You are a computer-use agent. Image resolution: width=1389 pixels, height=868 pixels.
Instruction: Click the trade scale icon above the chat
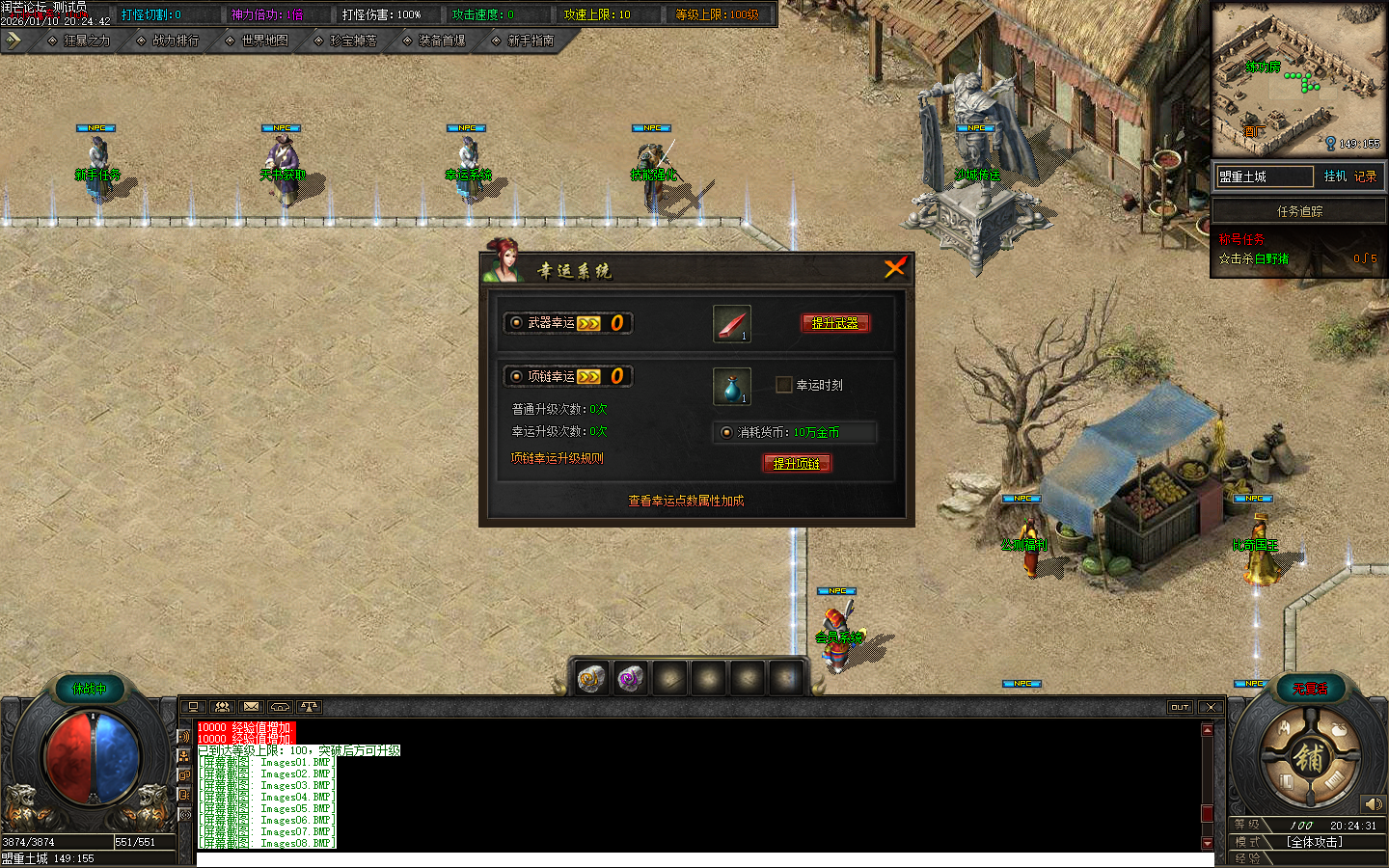coord(309,707)
